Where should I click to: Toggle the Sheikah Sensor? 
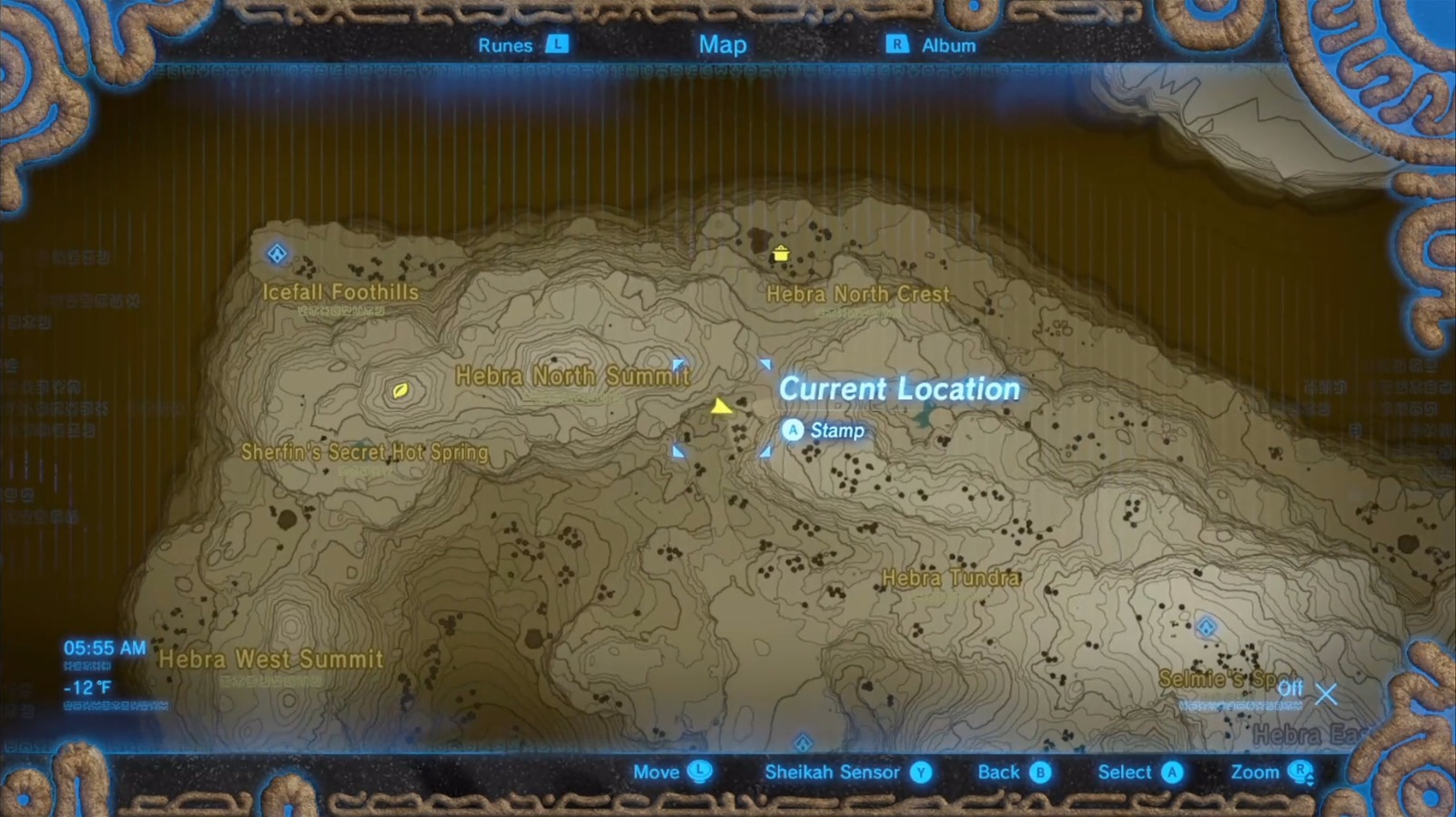click(x=833, y=772)
